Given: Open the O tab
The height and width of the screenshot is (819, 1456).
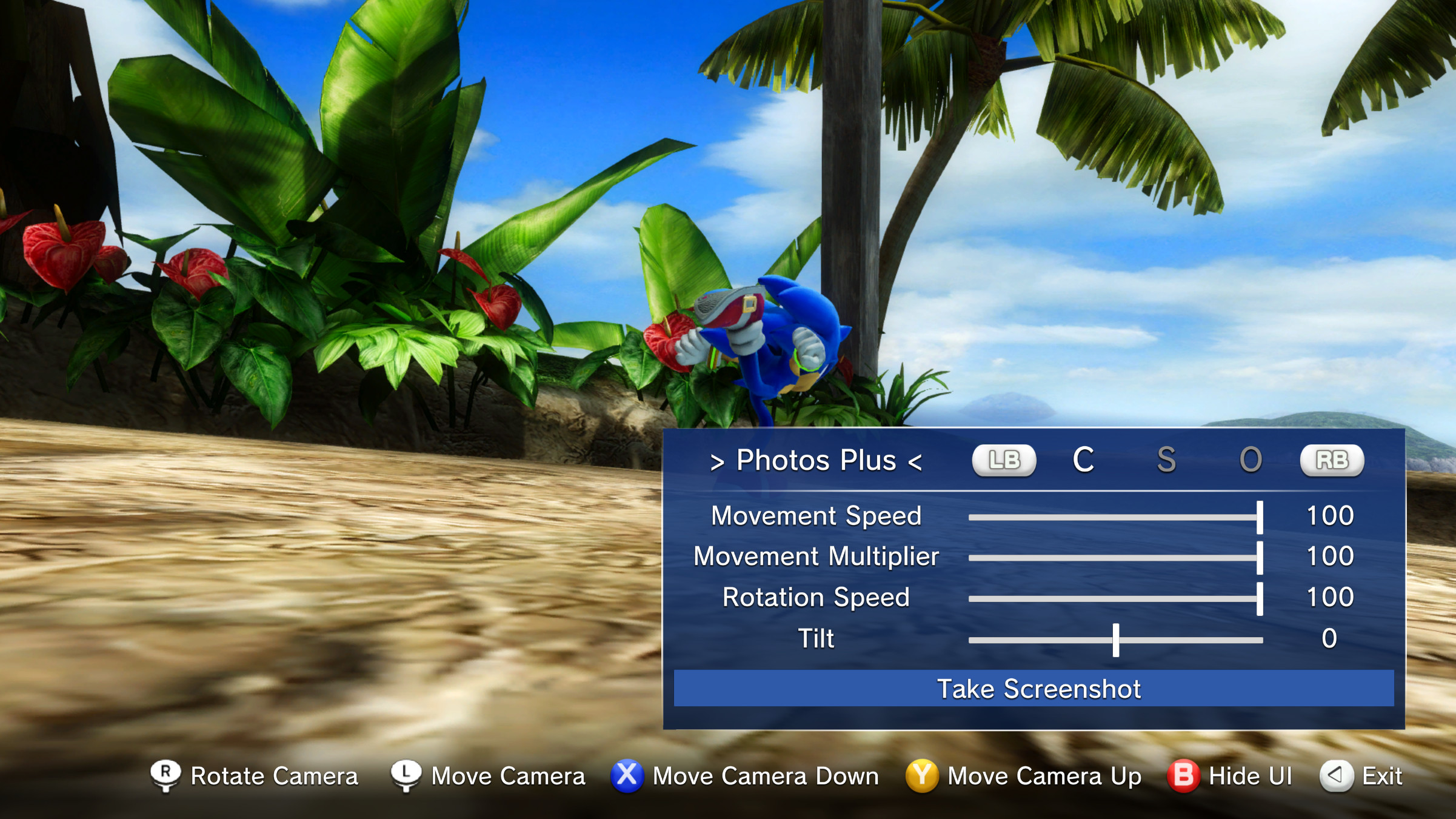Looking at the screenshot, I should 1249,460.
